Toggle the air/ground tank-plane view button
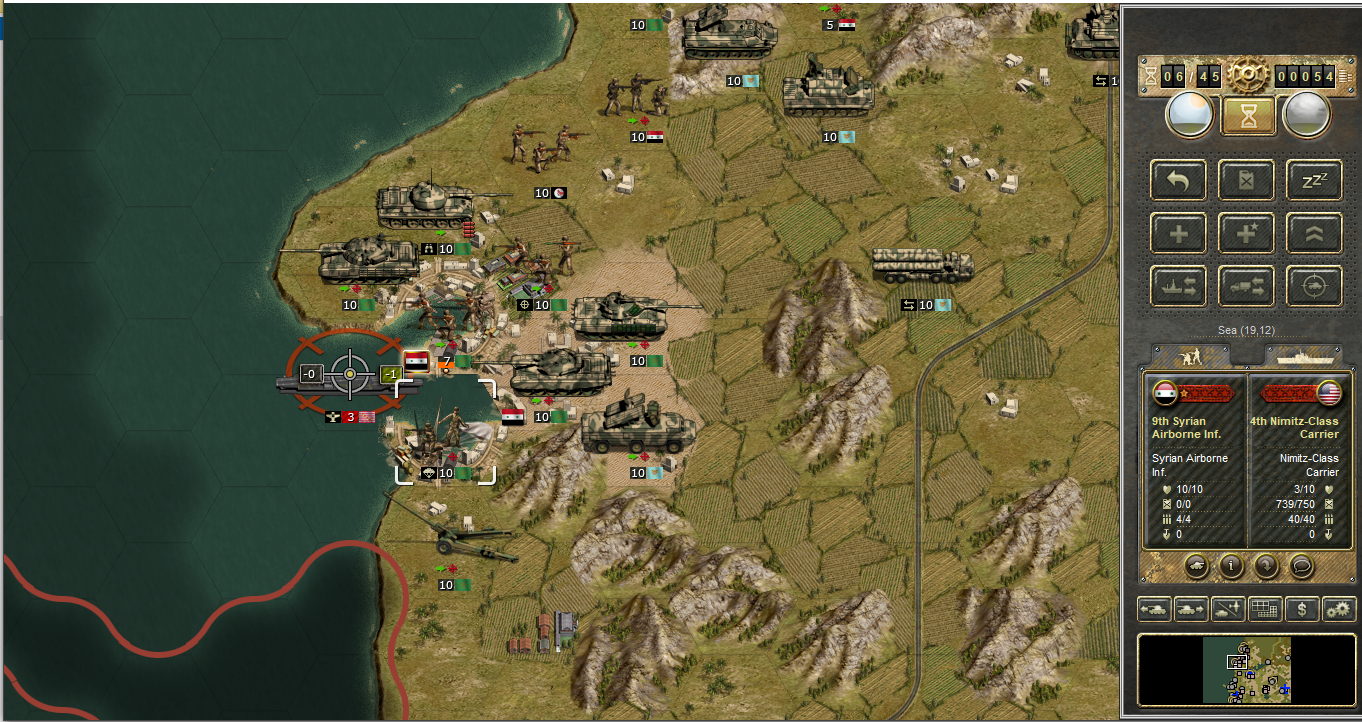1362x722 pixels. 1227,608
